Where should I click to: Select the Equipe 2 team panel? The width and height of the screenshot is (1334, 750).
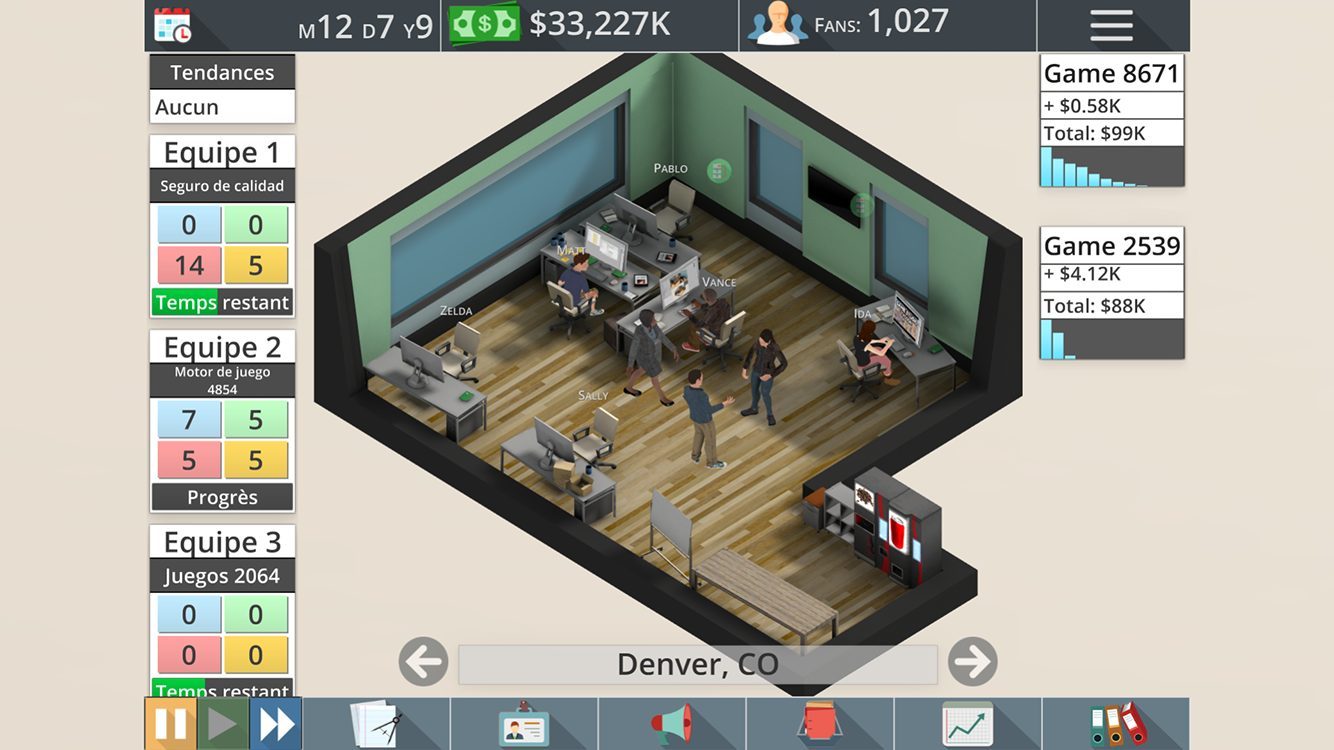tap(222, 421)
